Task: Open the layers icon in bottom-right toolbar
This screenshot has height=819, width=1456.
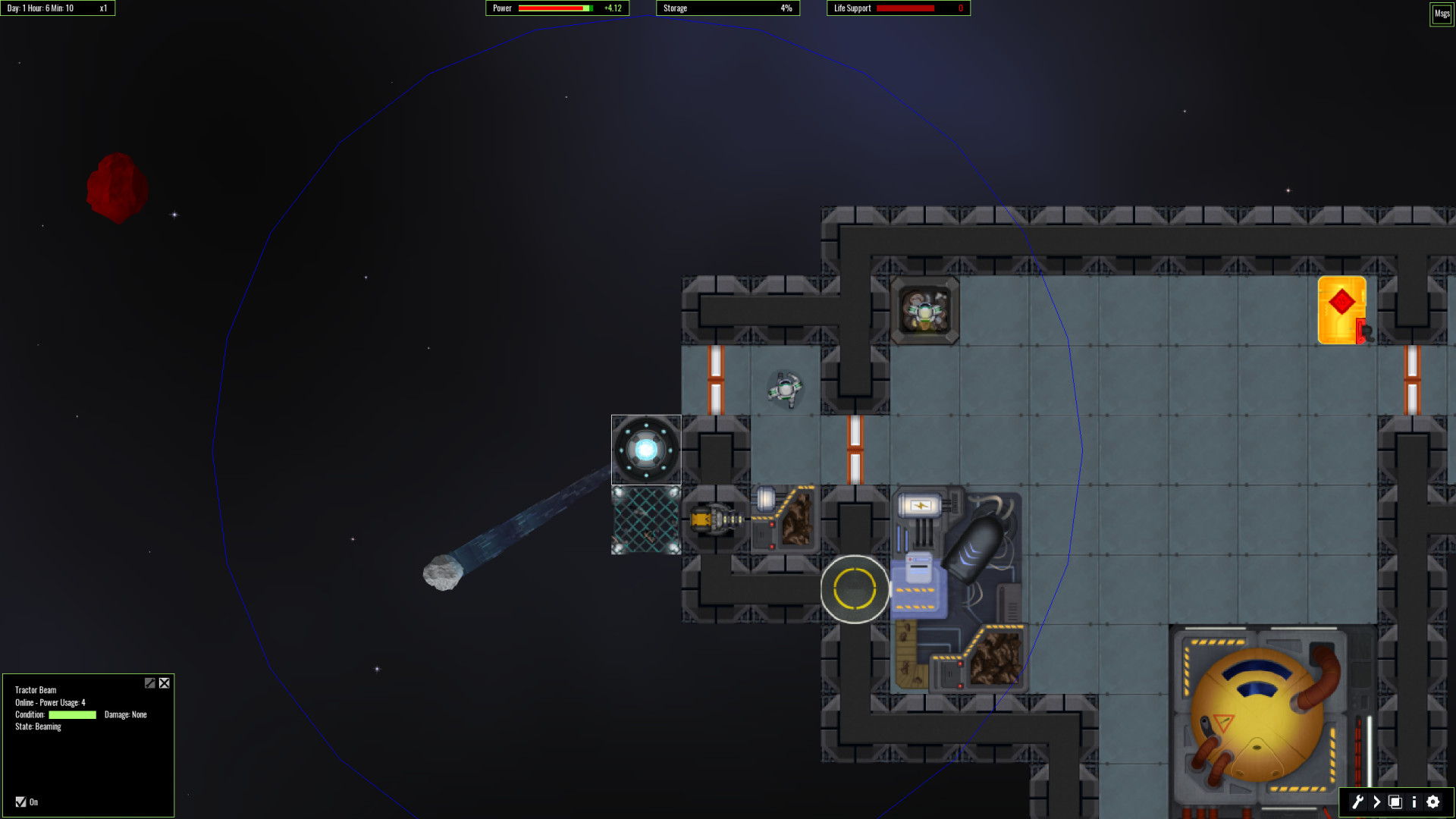Action: pos(1395,802)
